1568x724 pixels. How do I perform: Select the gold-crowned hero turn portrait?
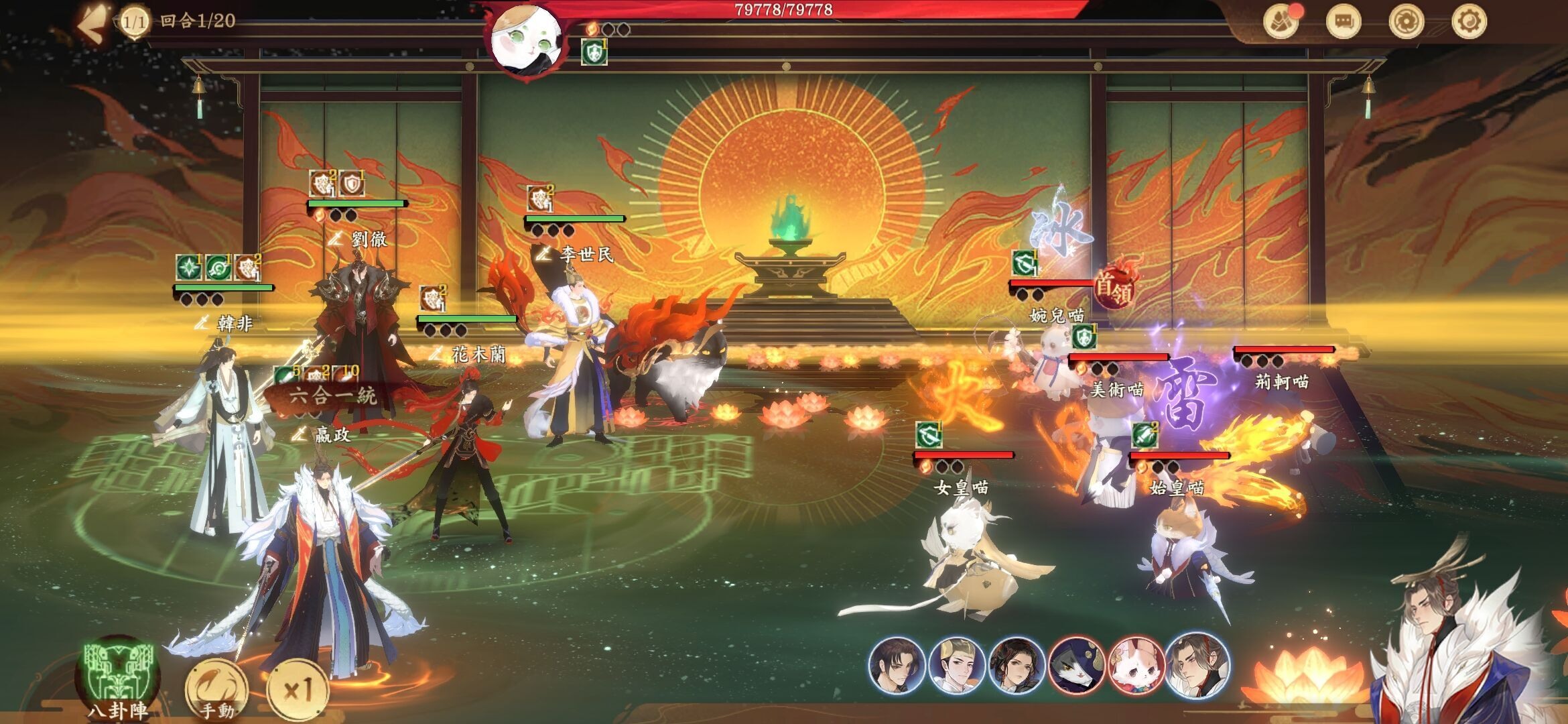(957, 666)
